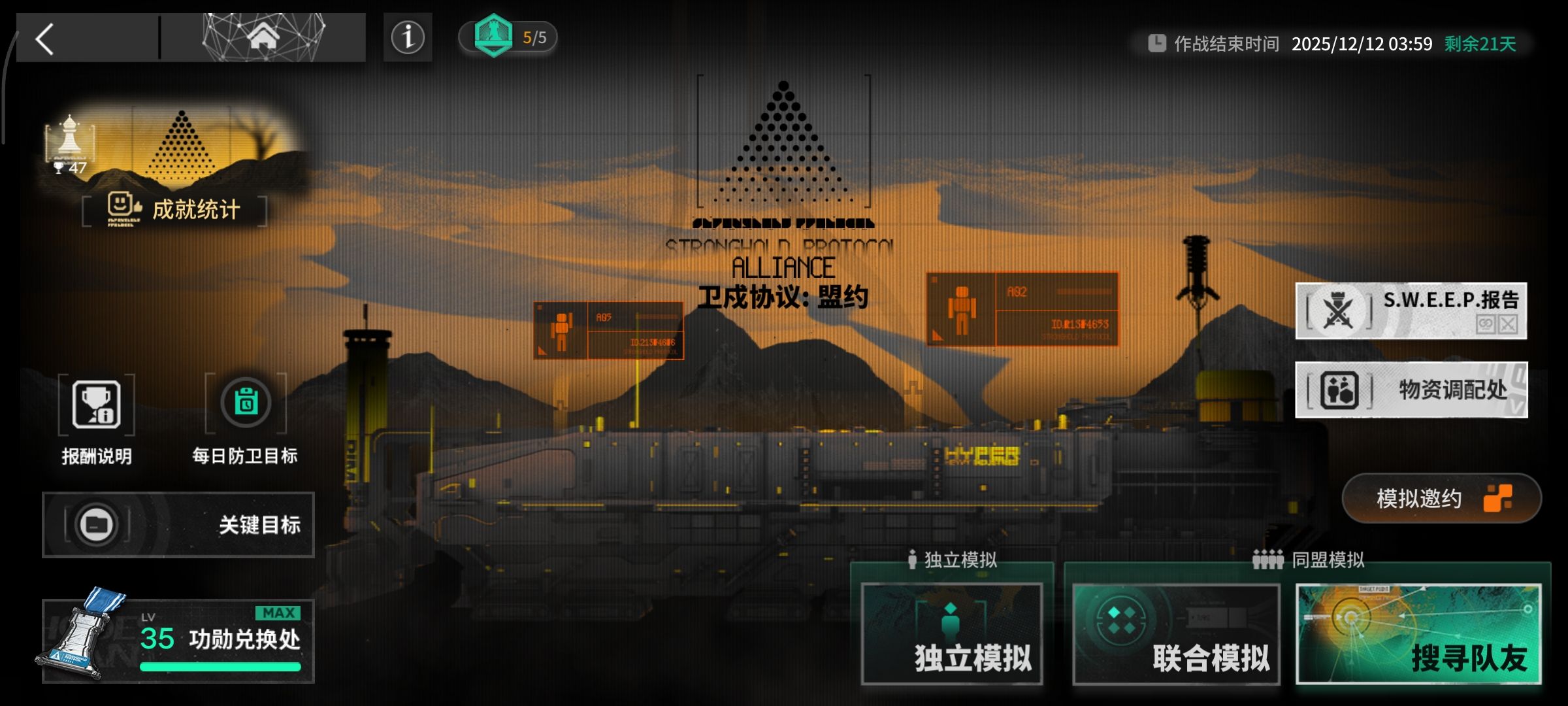
Task: Open 成就统计 achievement statistics
Action: tap(175, 210)
